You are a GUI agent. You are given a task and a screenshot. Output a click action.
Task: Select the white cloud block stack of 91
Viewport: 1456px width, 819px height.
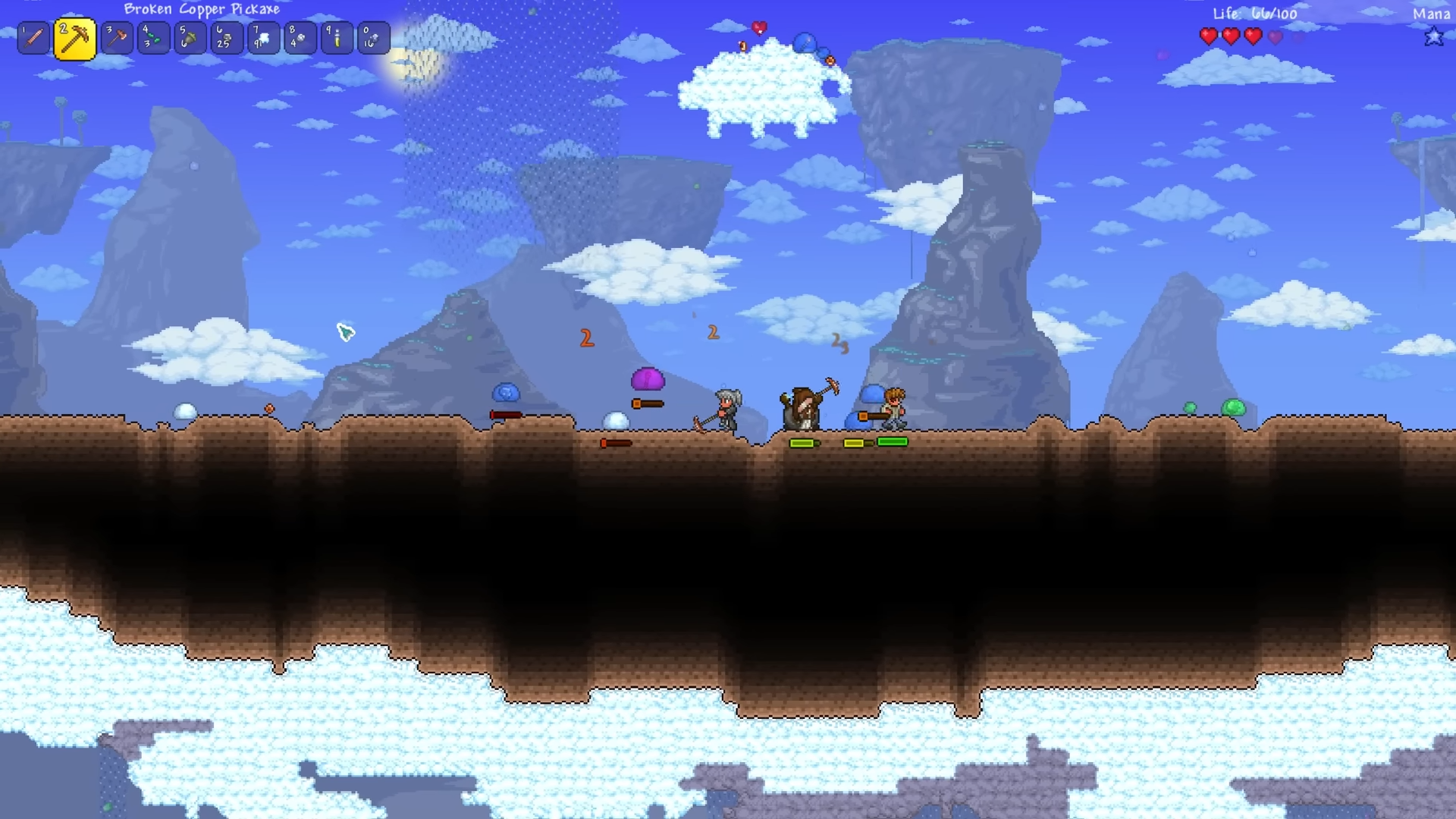263,38
